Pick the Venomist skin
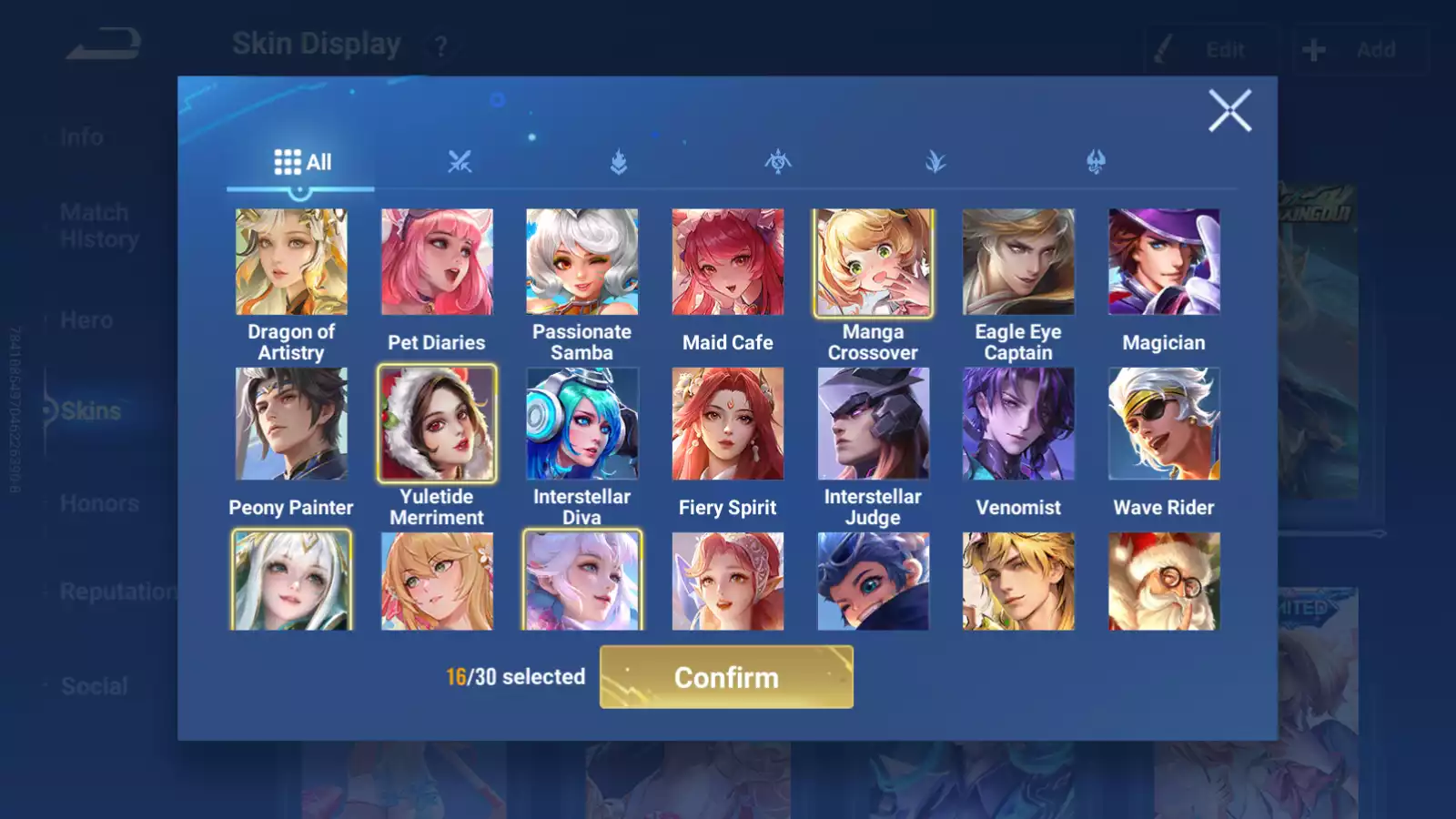The width and height of the screenshot is (1456, 819). click(x=1018, y=423)
